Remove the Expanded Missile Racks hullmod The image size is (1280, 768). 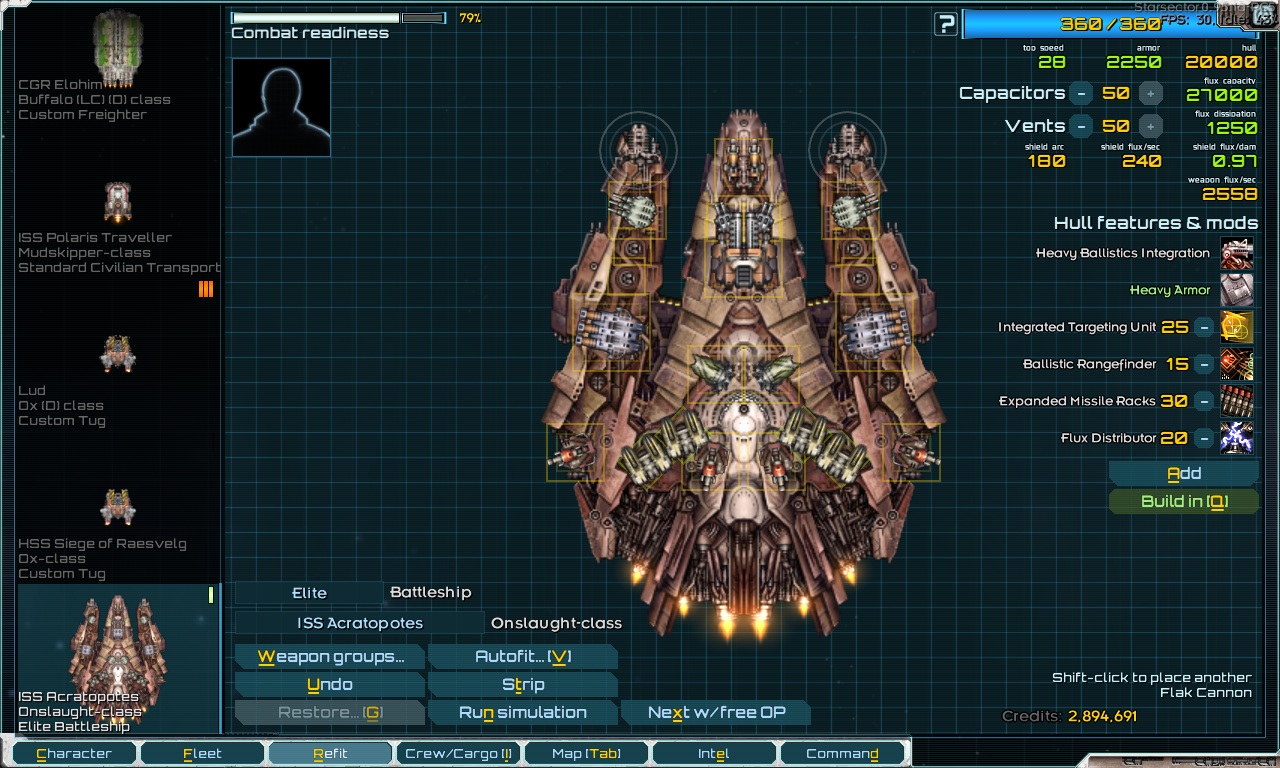tap(1204, 401)
